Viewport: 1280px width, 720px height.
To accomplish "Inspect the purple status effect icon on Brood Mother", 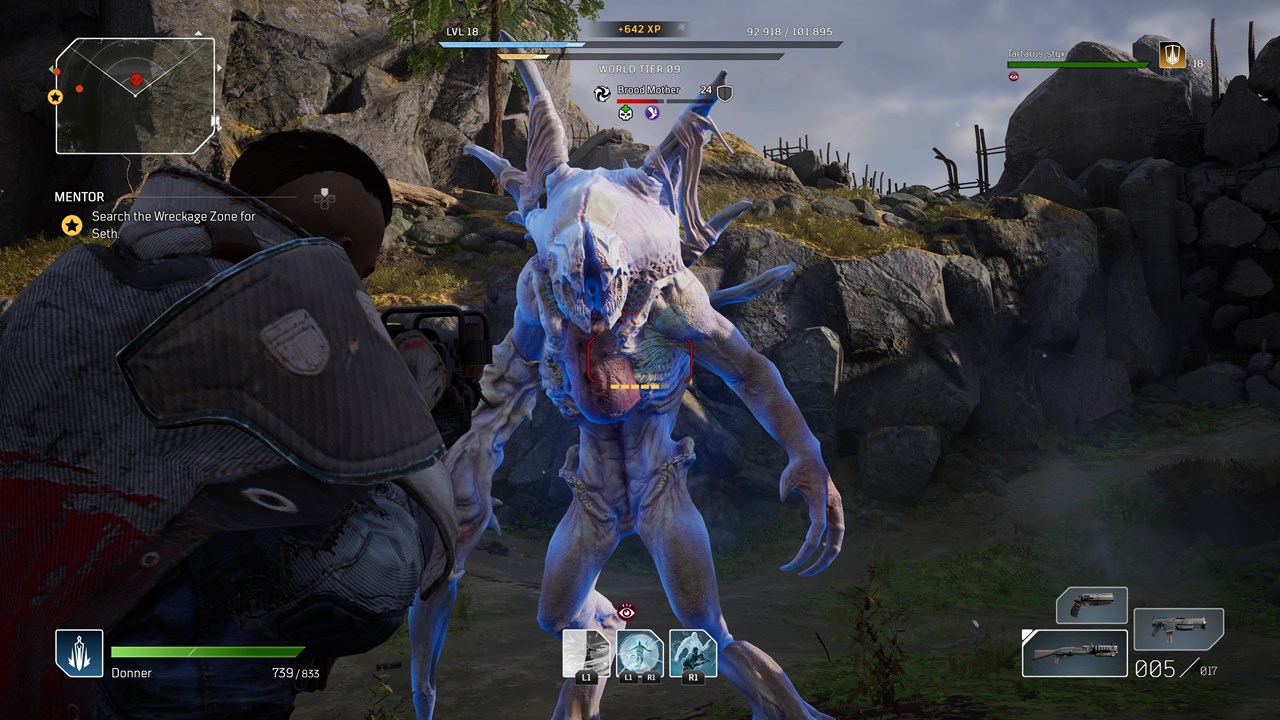I will click(652, 113).
